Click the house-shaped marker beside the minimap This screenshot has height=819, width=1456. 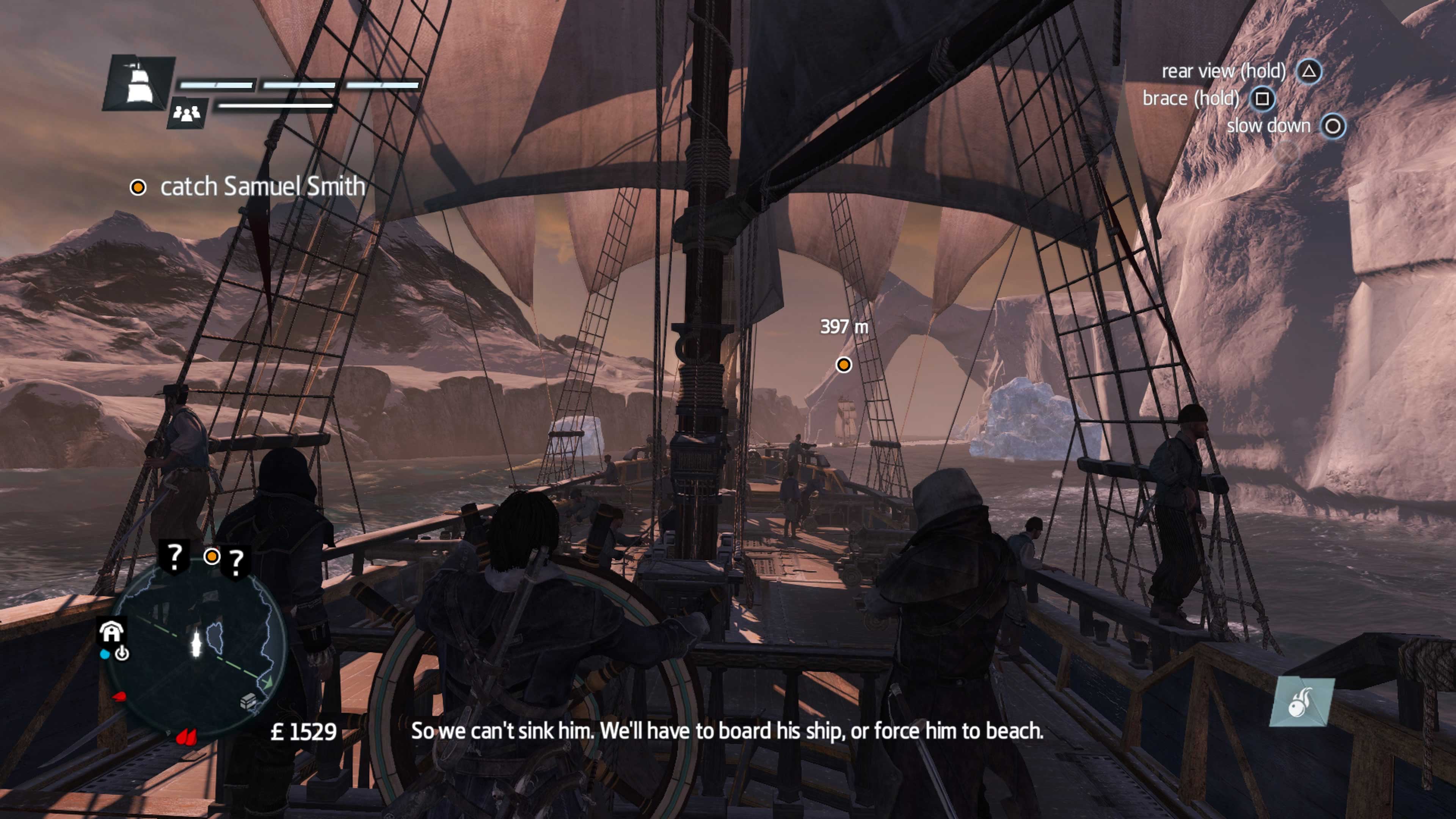pos(111,631)
